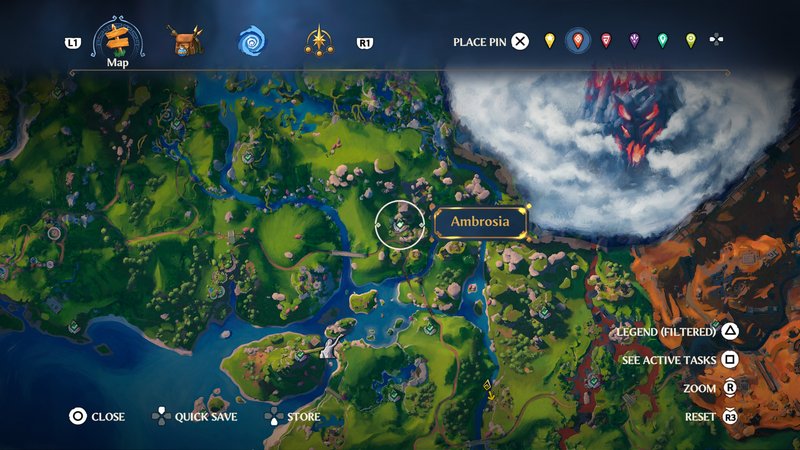The height and width of the screenshot is (450, 800).
Task: Pick the currently highlighted pin in the circle
Action: (577, 41)
